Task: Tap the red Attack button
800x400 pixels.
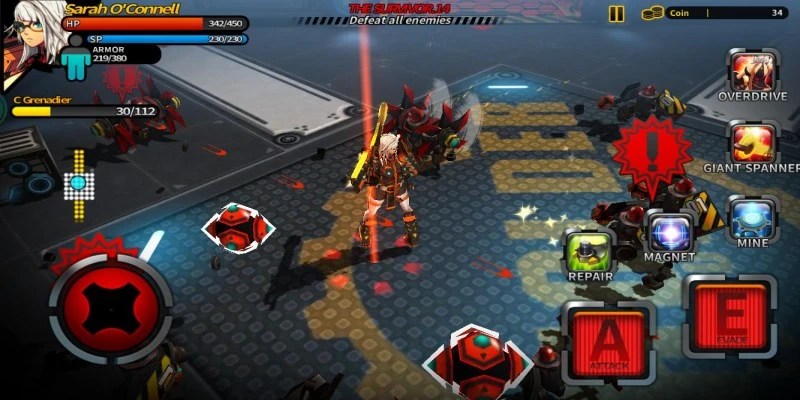Action: pos(608,342)
